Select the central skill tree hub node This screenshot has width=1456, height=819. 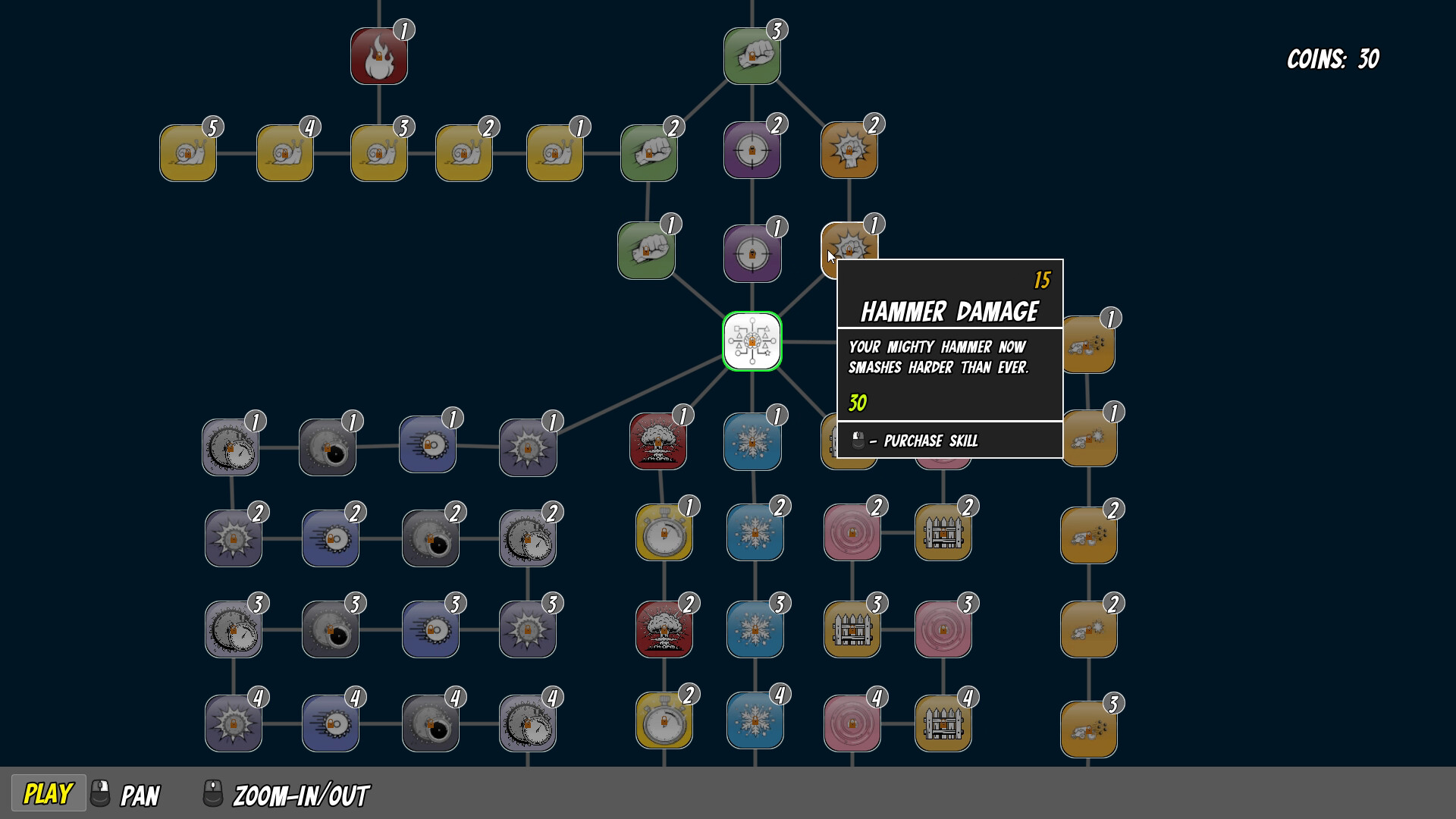pos(752,342)
